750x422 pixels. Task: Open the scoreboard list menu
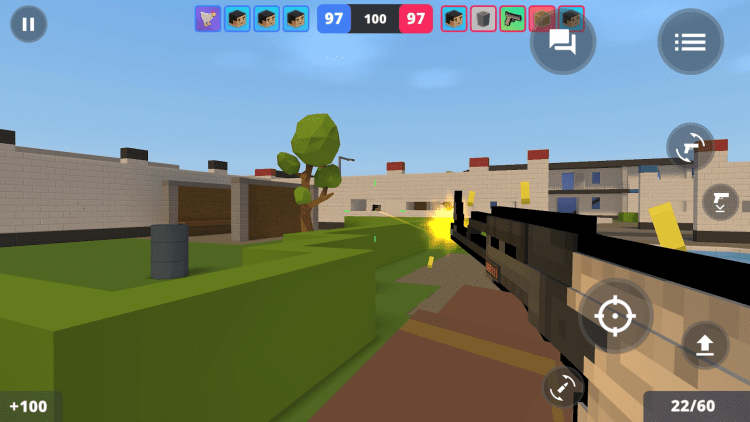(690, 42)
